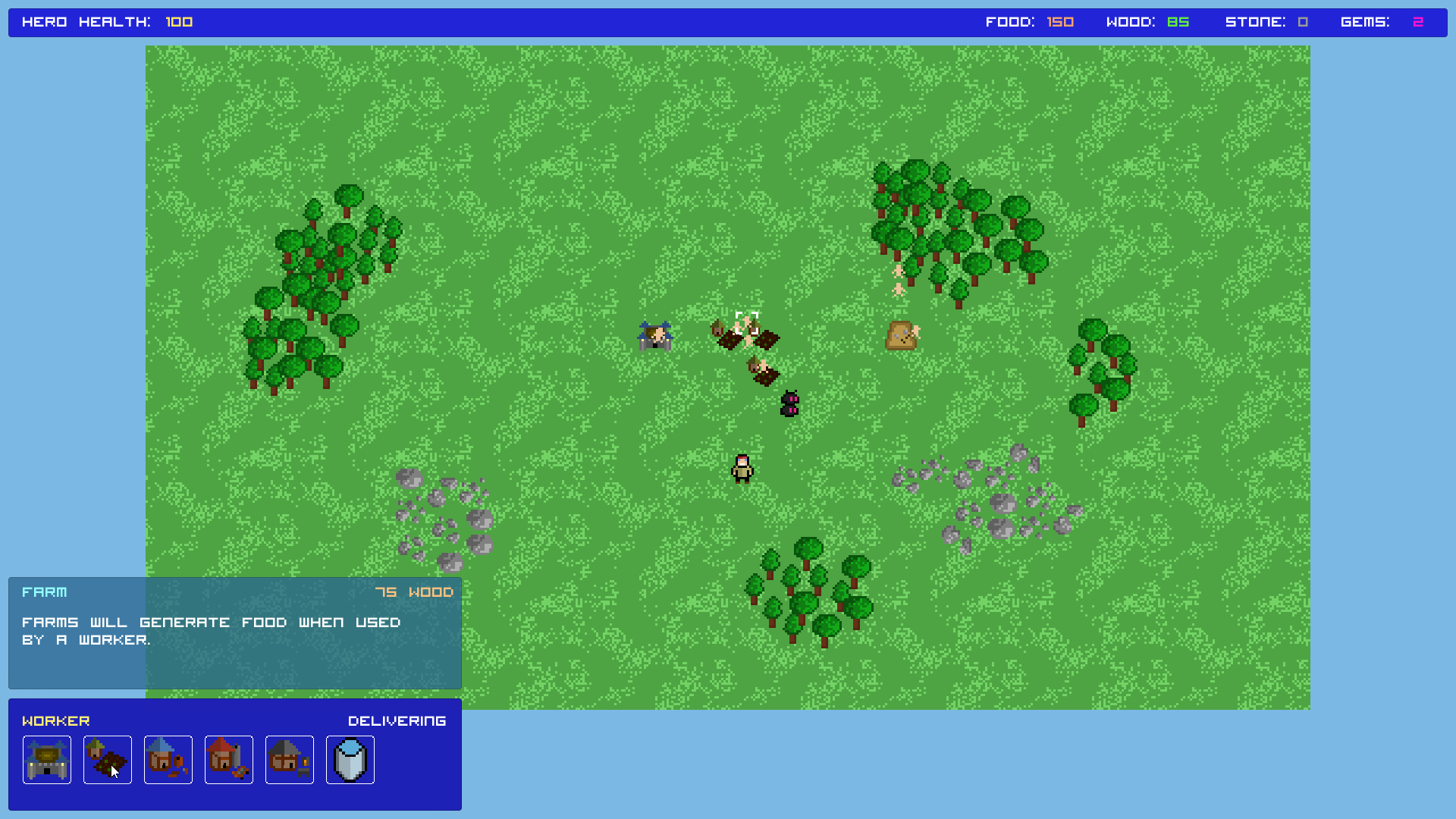Screen dimensions: 1456x819
Task: Pick the blue-roofed hut build icon
Action: pyautogui.click(x=168, y=759)
